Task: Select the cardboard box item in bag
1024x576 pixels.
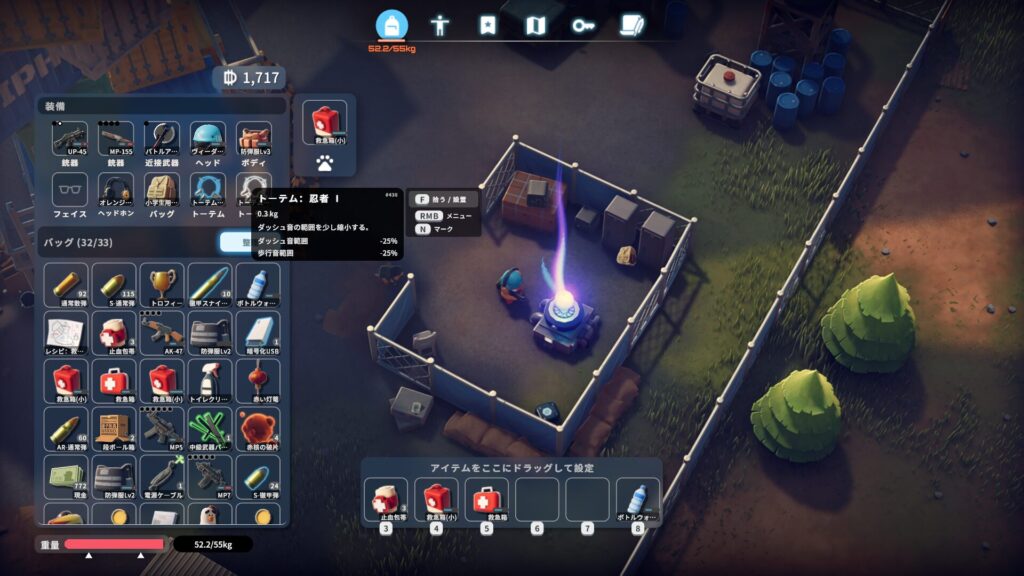Action: [x=116, y=427]
